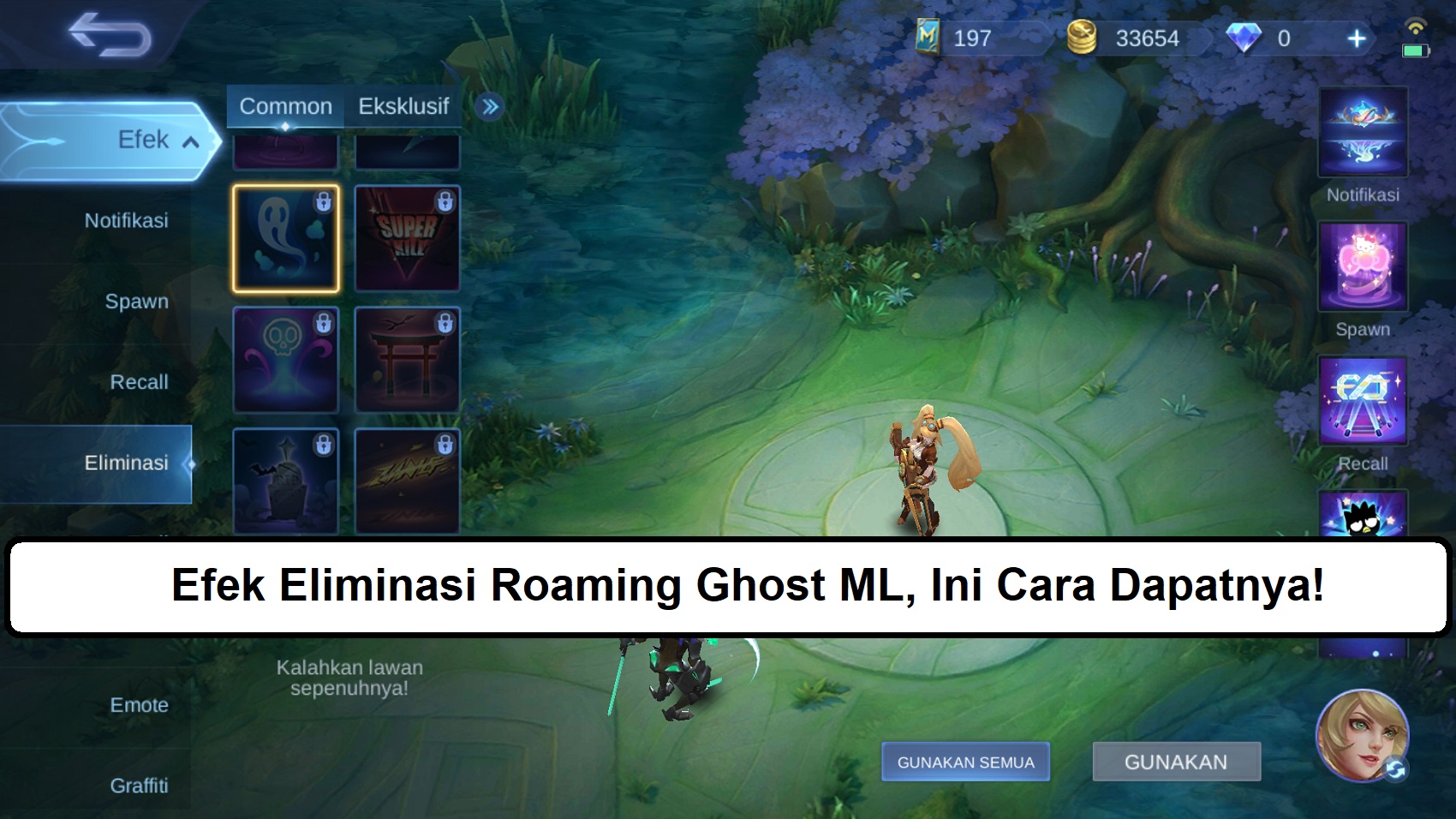Tap the plus to top up diamonds
This screenshot has width=1456, height=819.
coord(1356,39)
